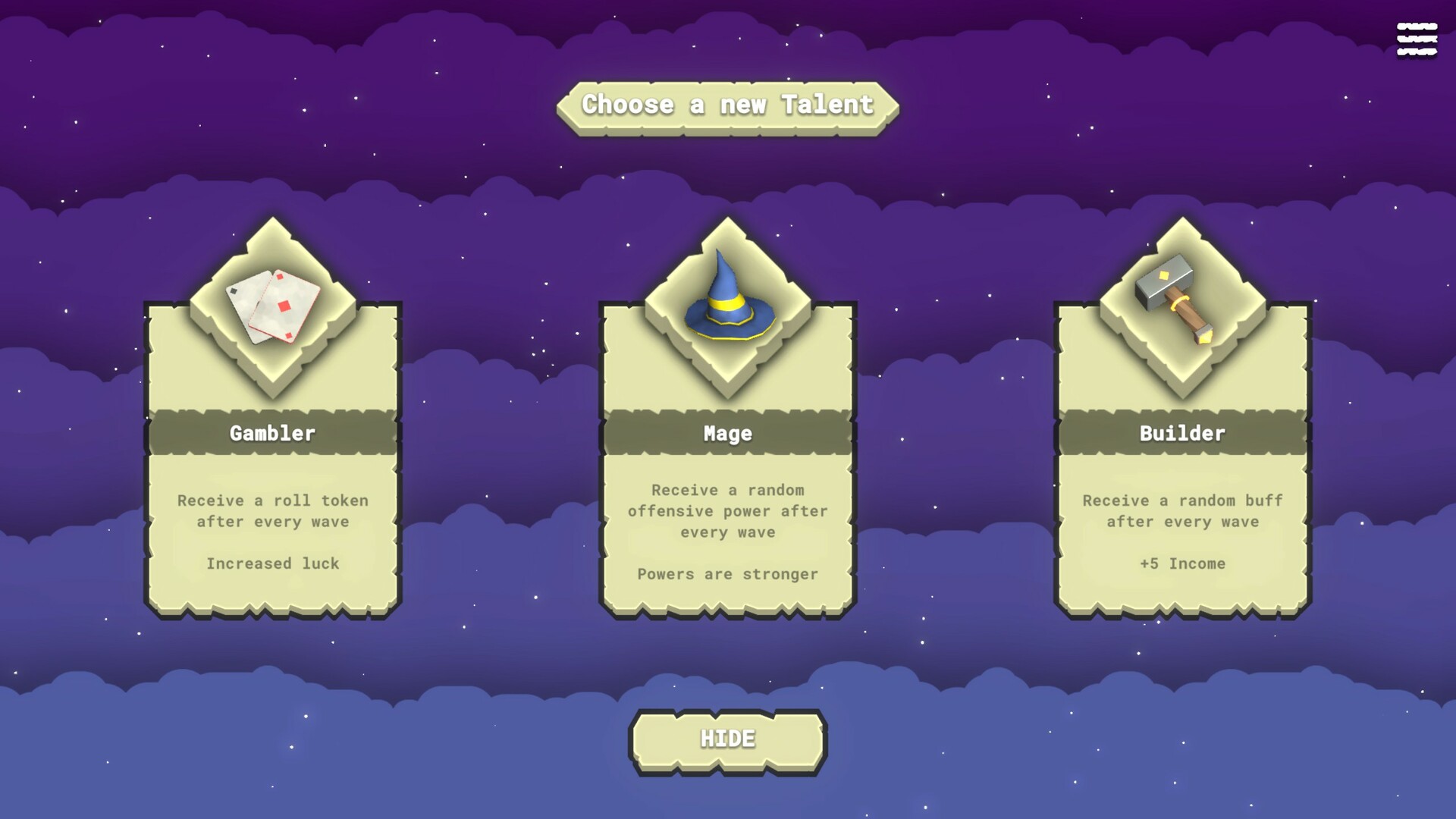Screen dimensions: 1456x819
Task: Click the Receive a roll token description text
Action: 271,511
